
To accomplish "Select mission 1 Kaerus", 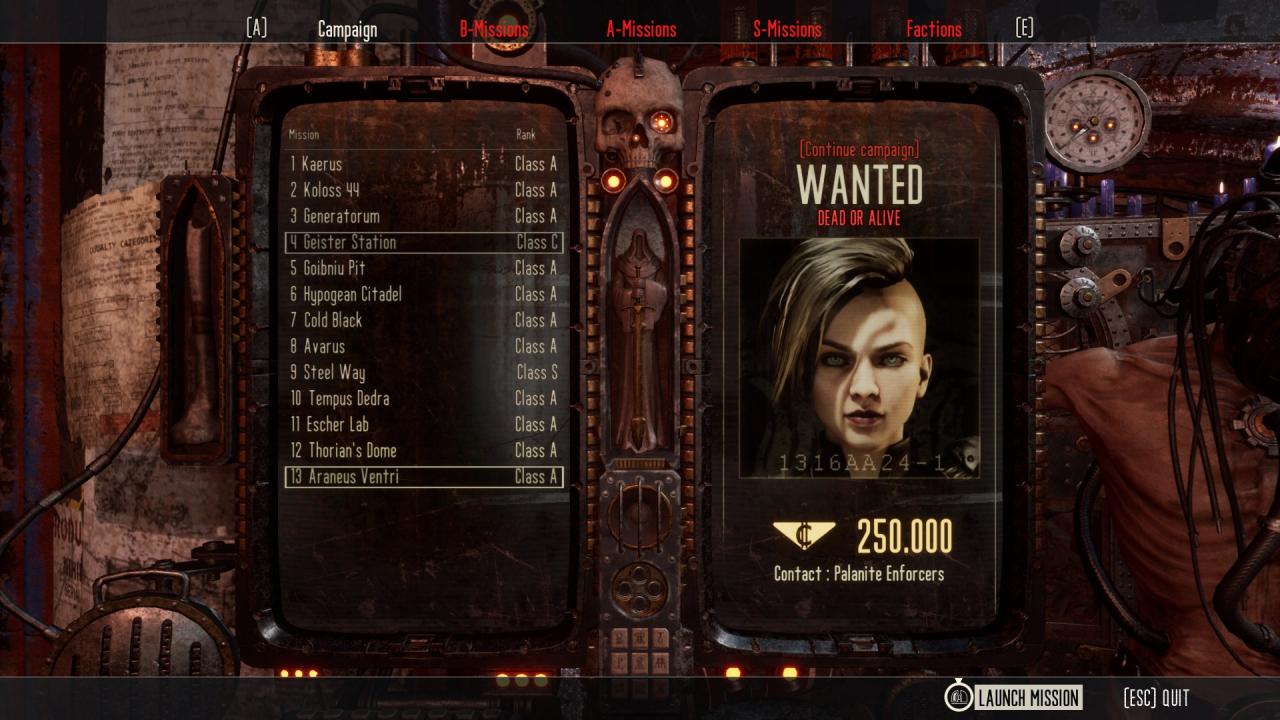I will 423,164.
